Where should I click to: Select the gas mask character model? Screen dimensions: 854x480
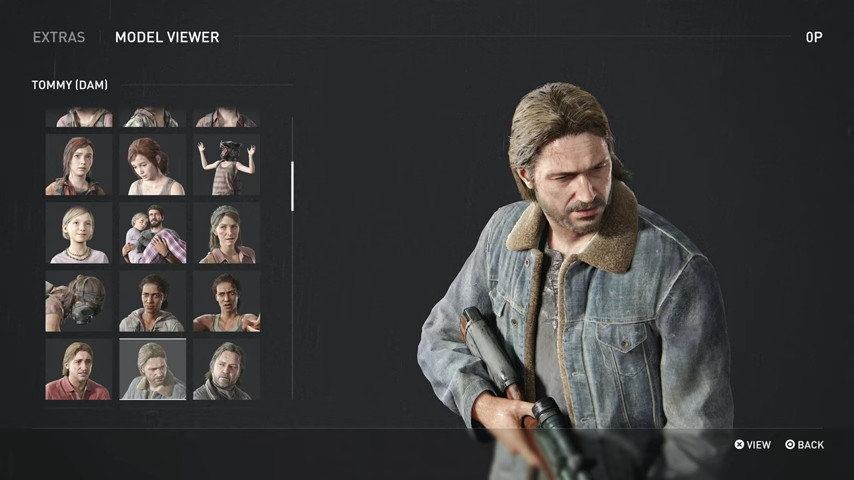click(x=78, y=301)
